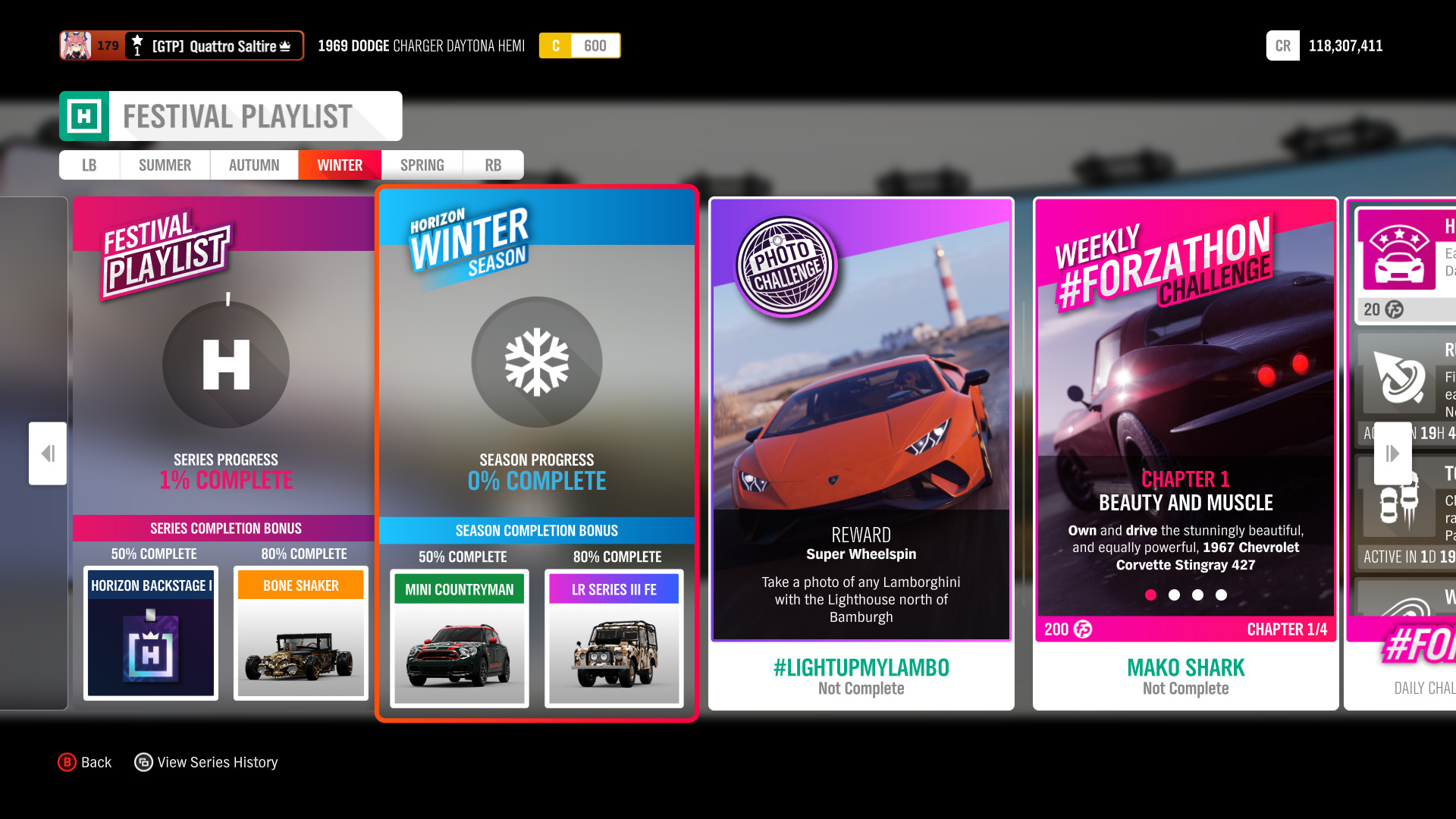Click the burnout cars event icon
This screenshot has height=819, width=1456.
(1399, 503)
